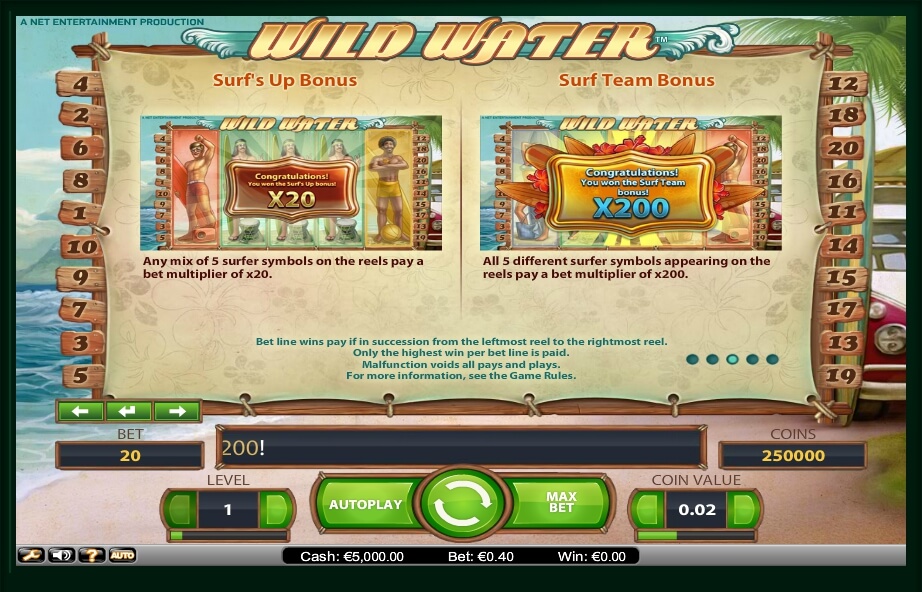This screenshot has height=592, width=922.
Task: Open the small AUTO settings icon
Action: coord(122,555)
